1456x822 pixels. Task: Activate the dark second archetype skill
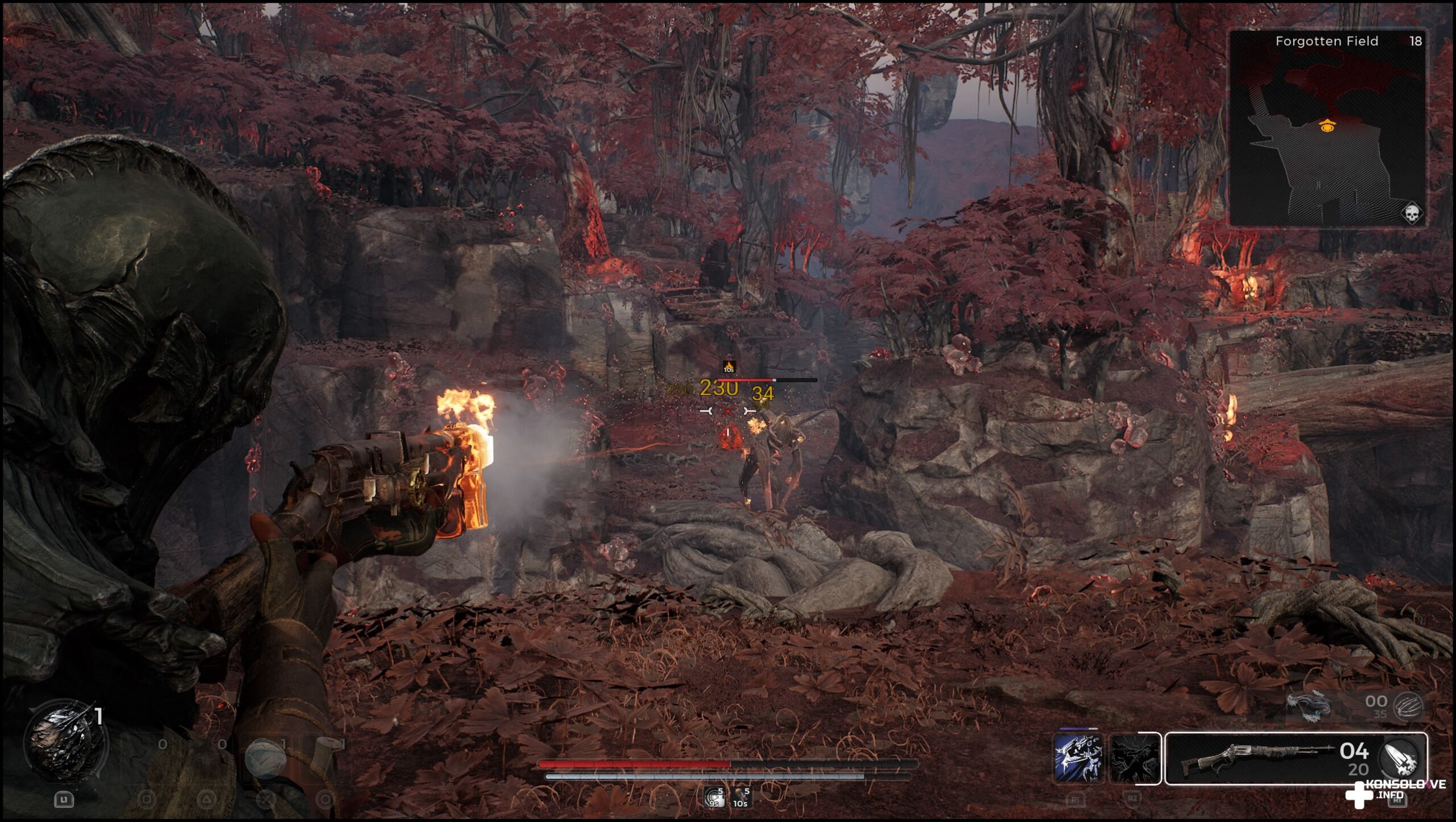point(1135,759)
